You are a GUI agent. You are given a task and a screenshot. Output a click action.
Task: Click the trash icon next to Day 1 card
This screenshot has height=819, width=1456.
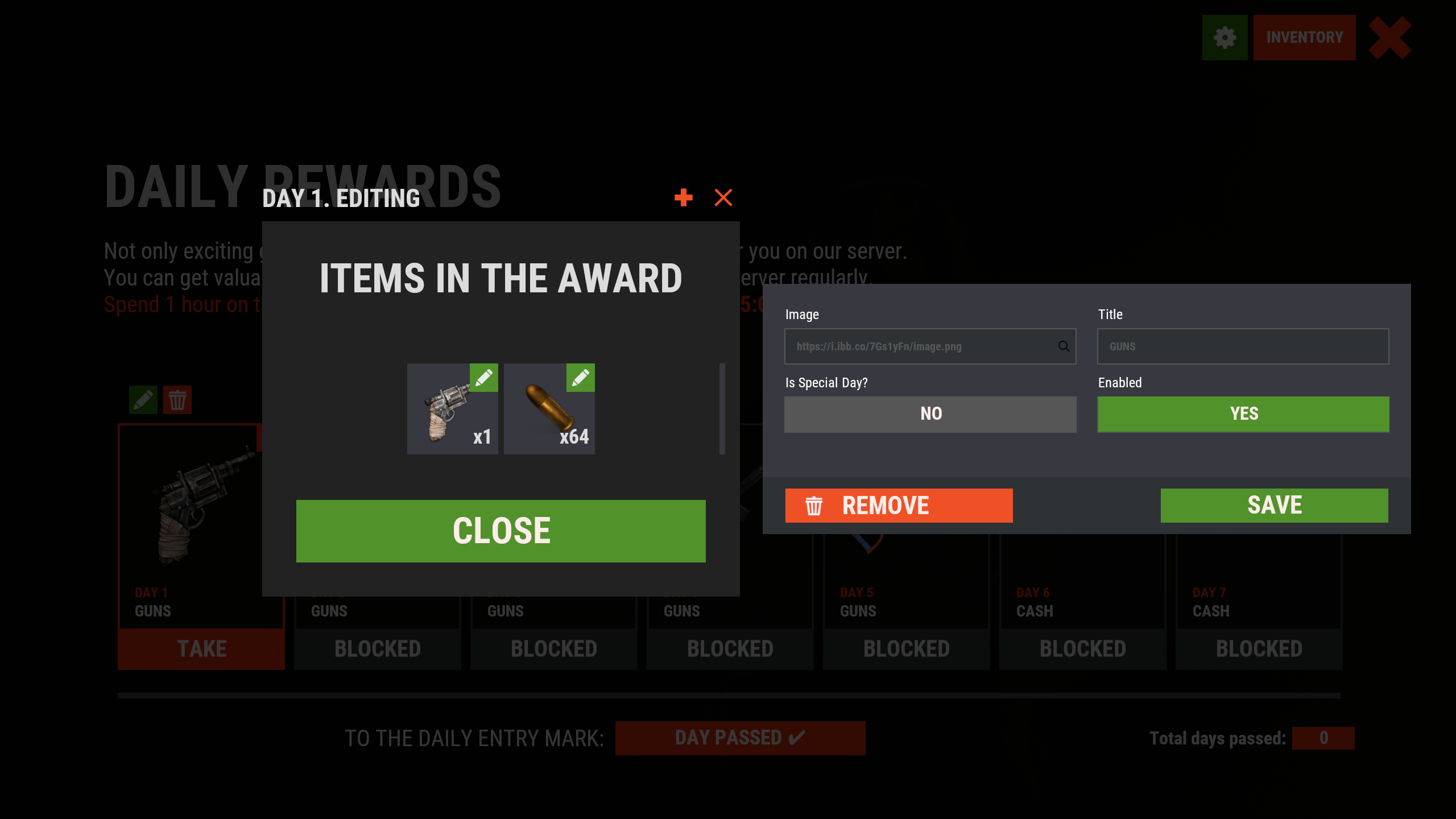177,400
